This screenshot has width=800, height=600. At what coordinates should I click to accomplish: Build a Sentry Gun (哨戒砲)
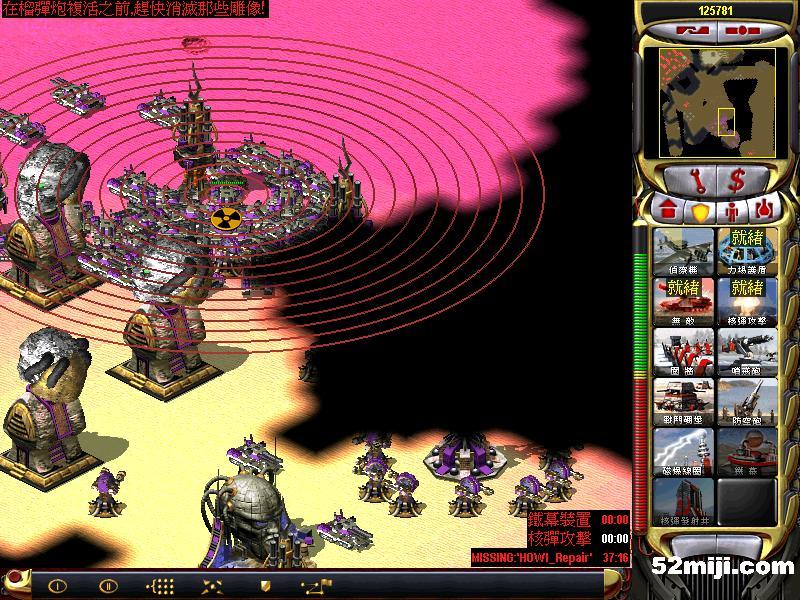tap(747, 352)
